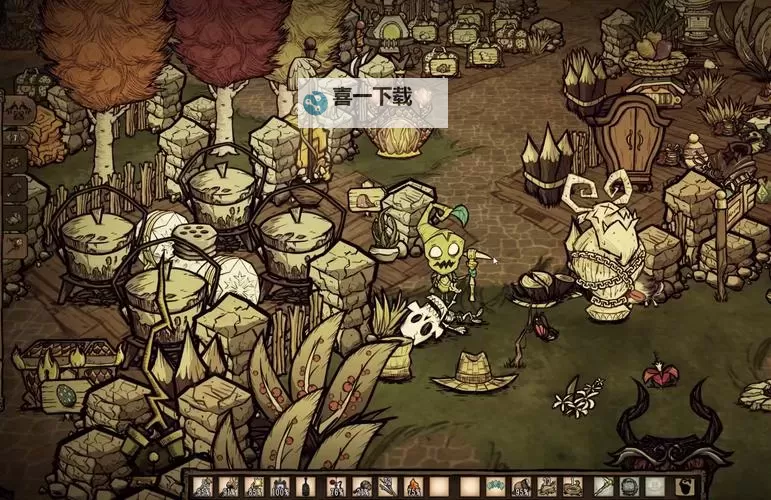
Task: Click the hand equipment slot
Action: (602, 487)
